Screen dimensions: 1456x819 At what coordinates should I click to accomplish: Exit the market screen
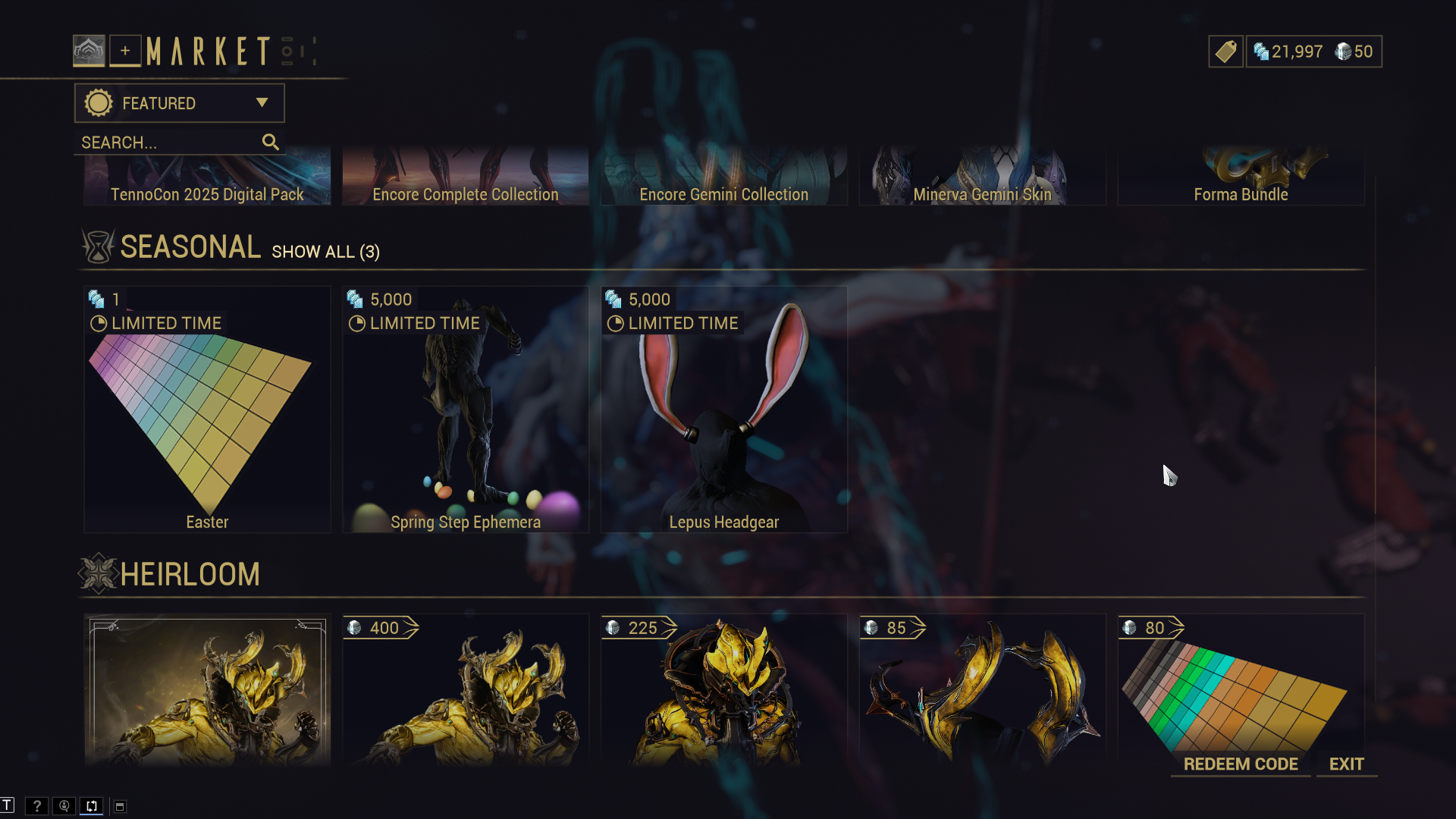[x=1346, y=764]
